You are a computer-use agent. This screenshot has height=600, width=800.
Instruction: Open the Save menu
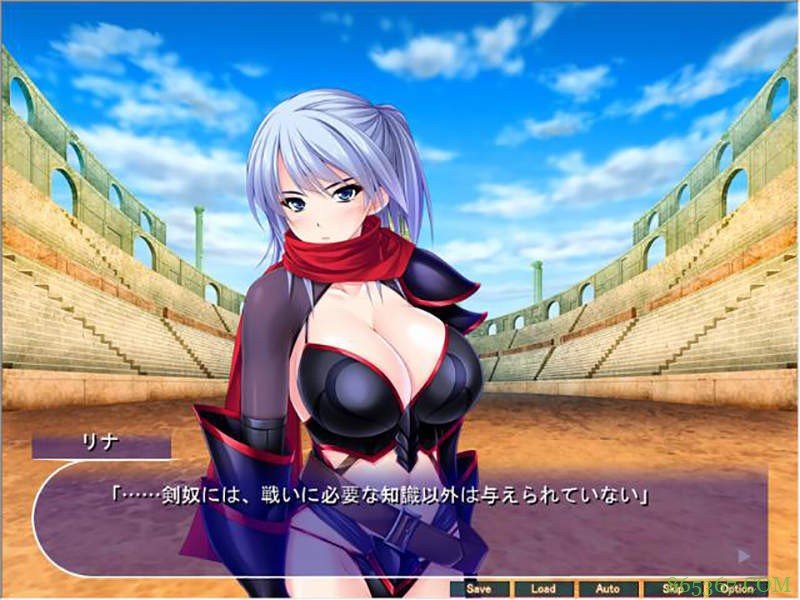[480, 589]
